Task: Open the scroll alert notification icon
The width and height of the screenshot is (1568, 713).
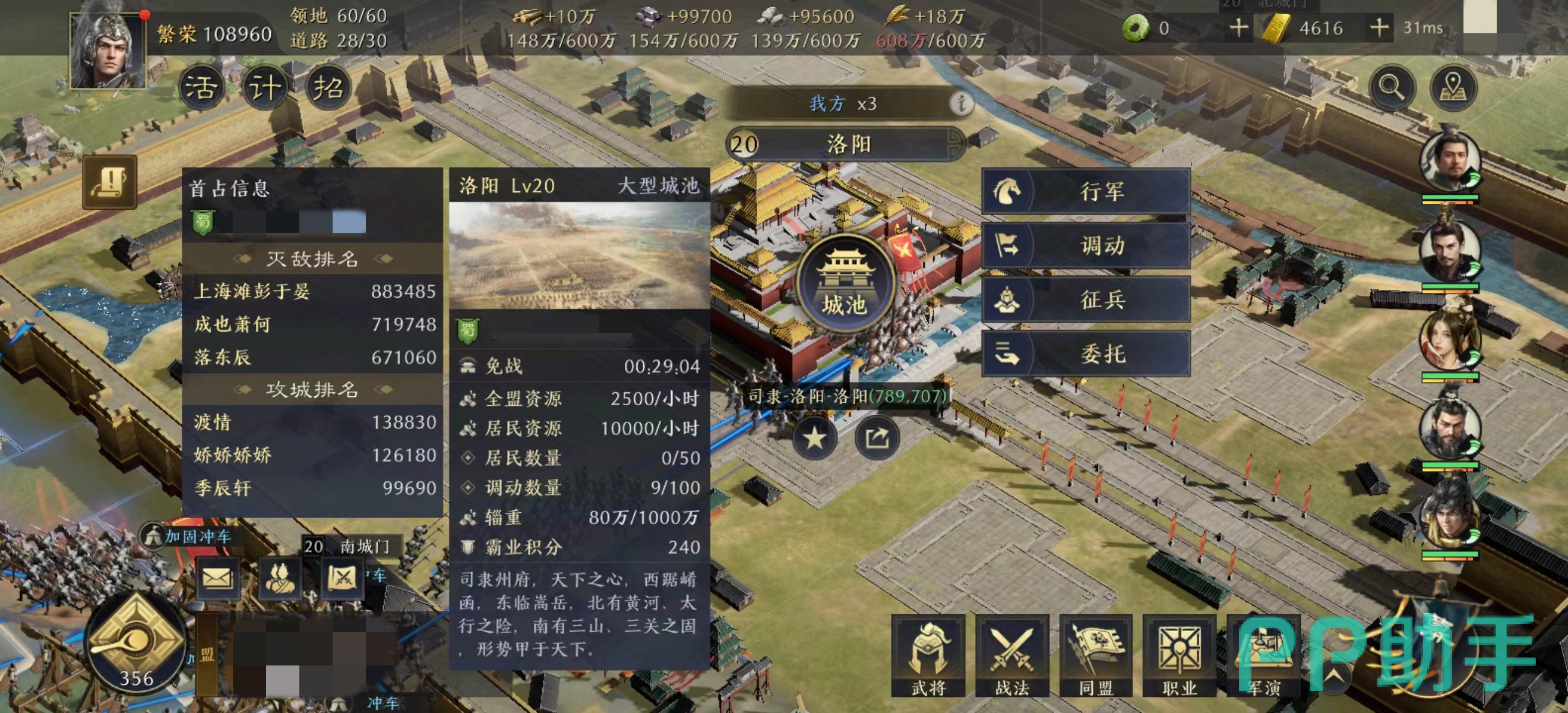Action: coord(109,182)
